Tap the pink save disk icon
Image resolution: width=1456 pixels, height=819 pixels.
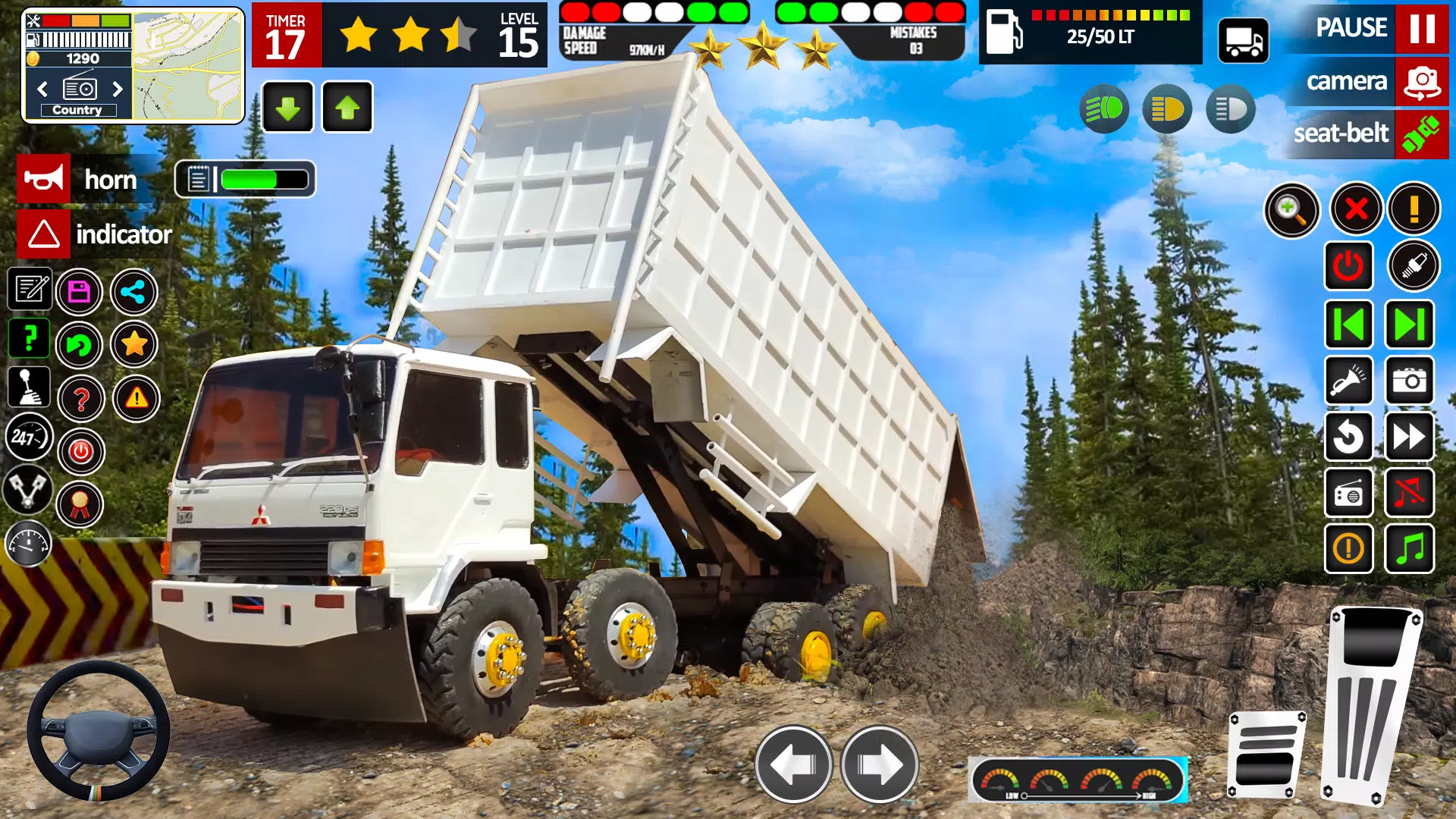tap(79, 292)
